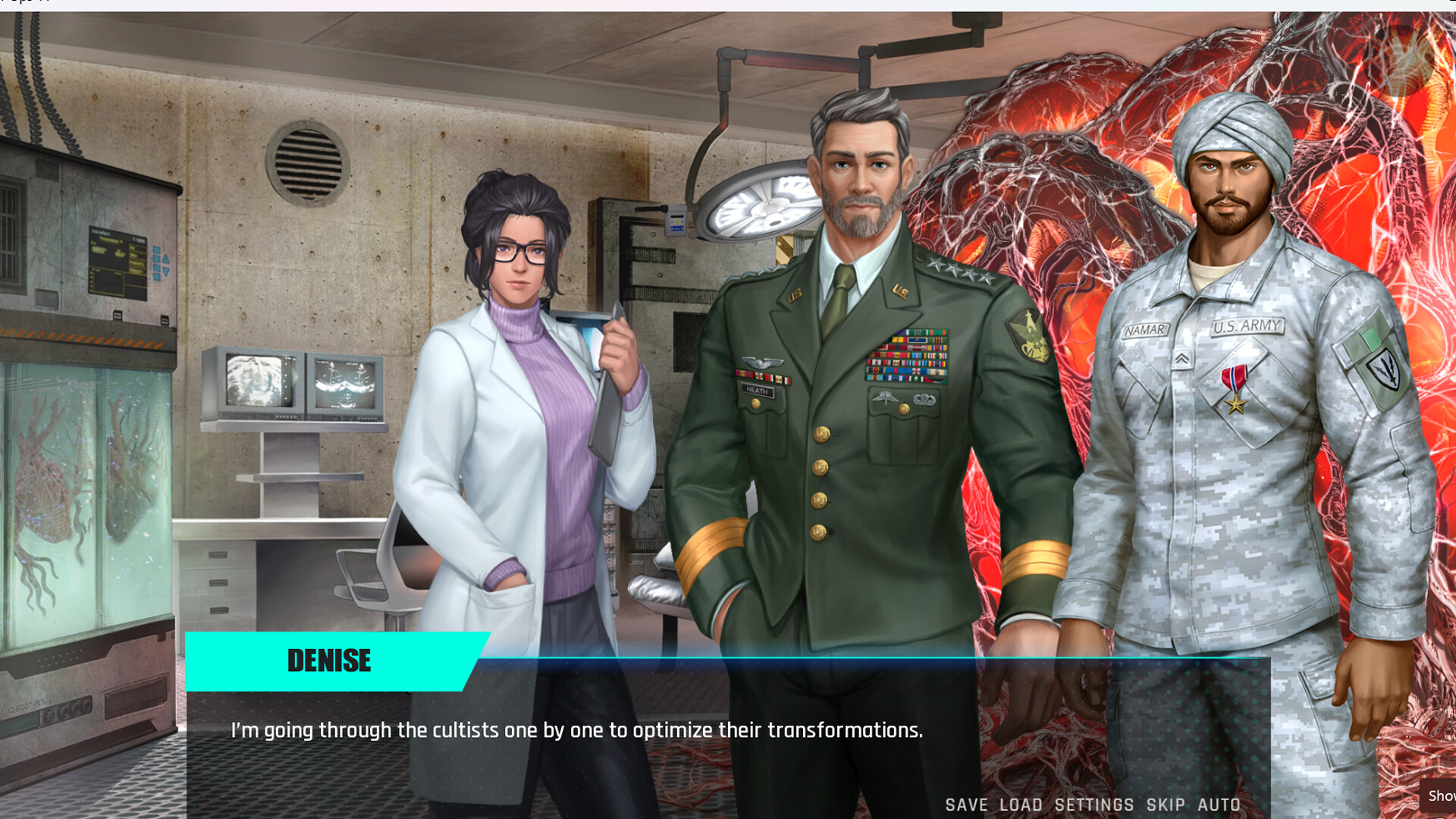Click the dialogue text to advance

[576, 730]
